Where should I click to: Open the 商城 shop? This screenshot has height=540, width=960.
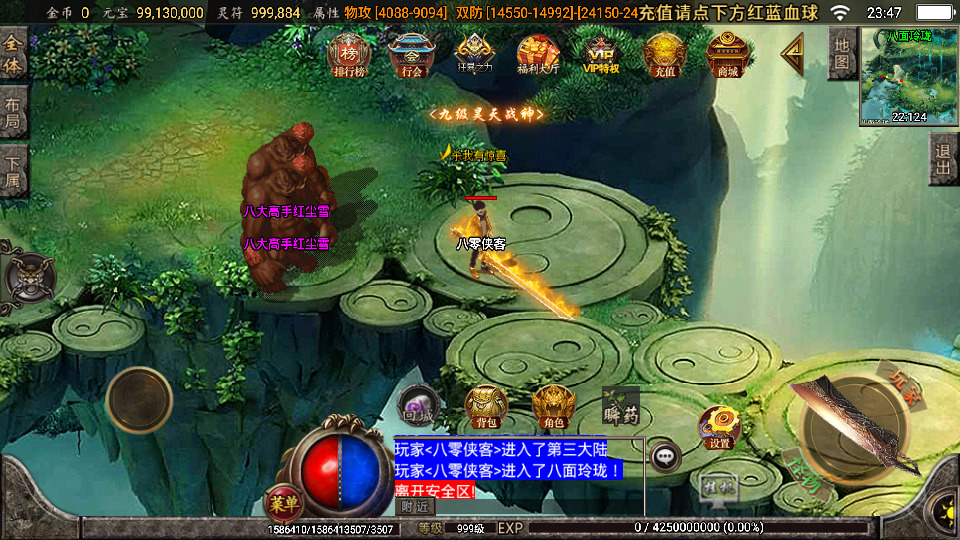pyautogui.click(x=727, y=54)
